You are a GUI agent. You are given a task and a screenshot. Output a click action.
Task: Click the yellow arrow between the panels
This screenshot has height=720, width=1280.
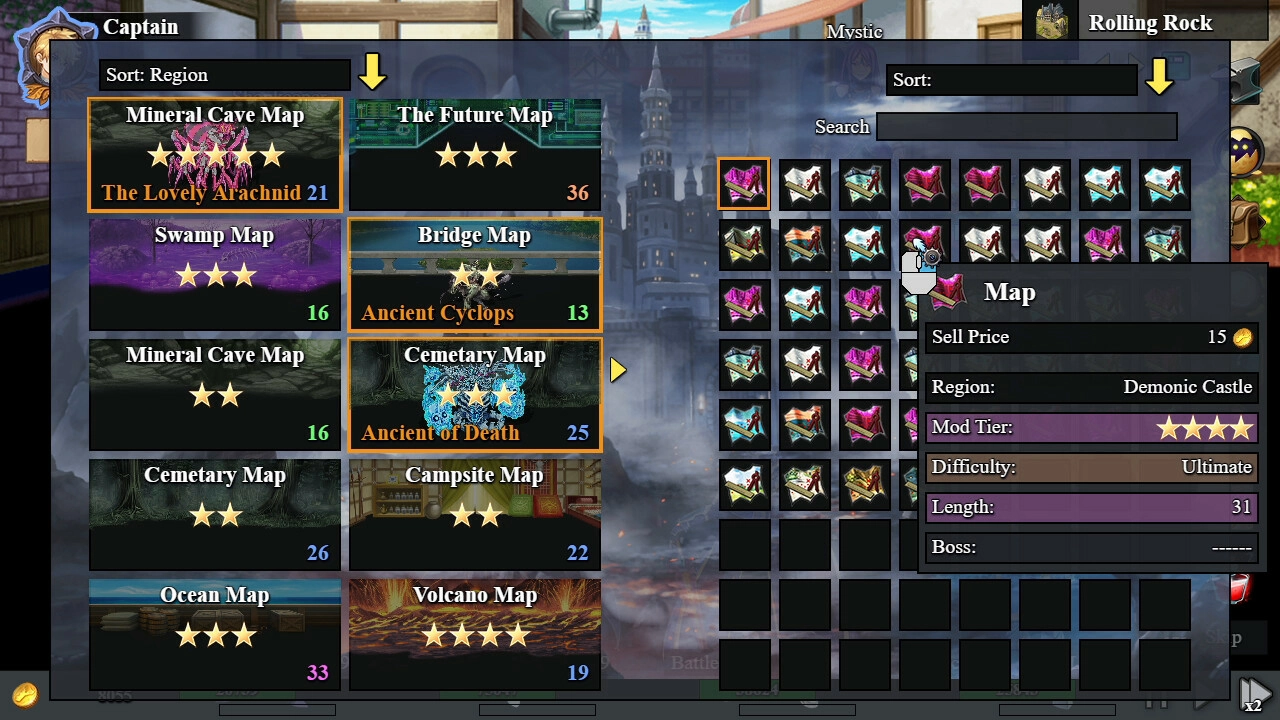coord(618,370)
